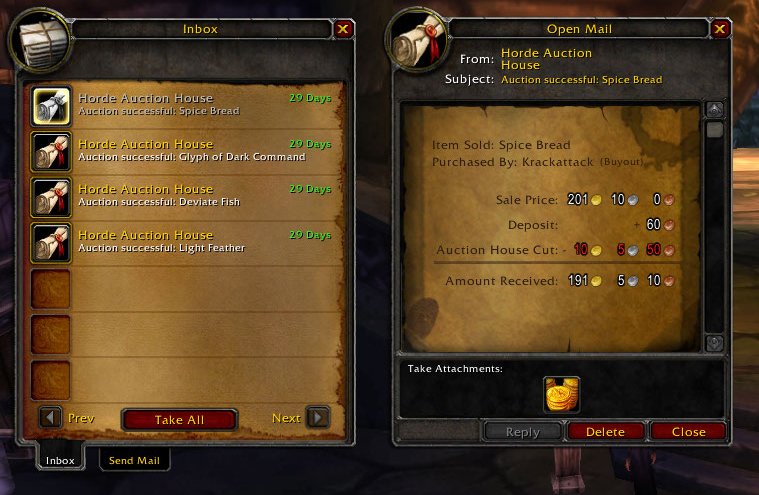Go to the previous inbox page
Viewport: 759px width, 495px height.
pyautogui.click(x=51, y=418)
